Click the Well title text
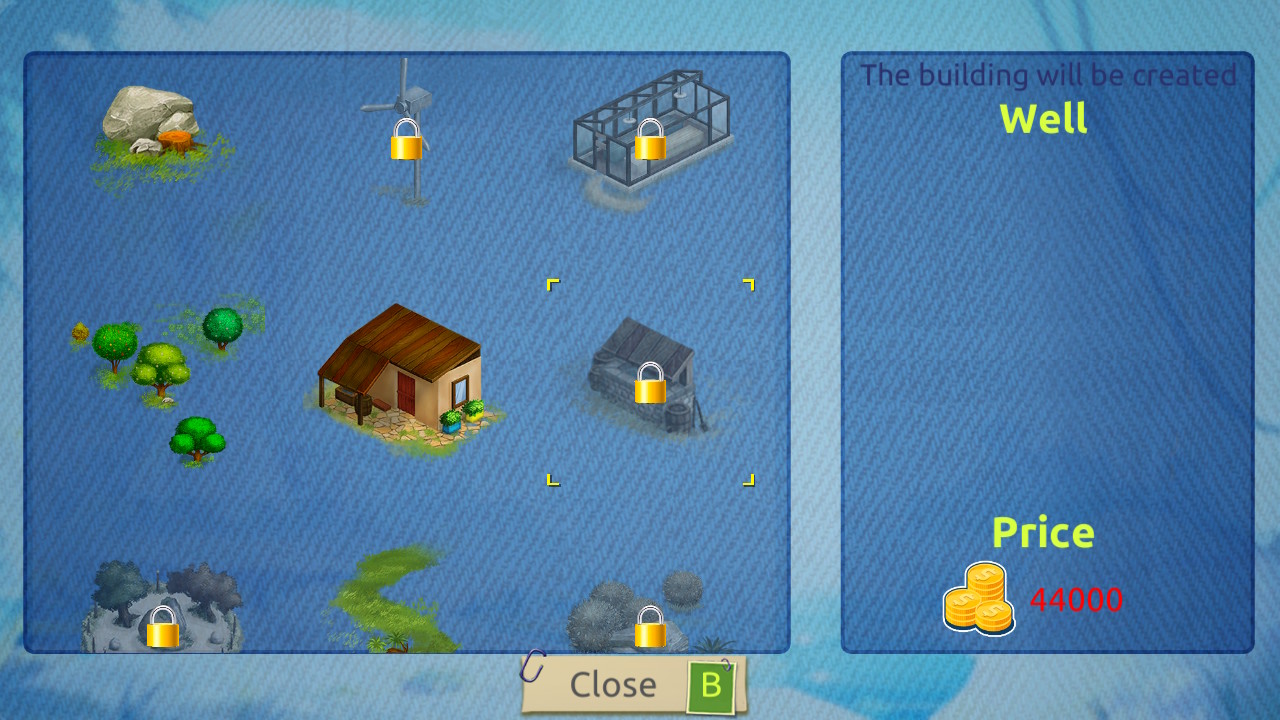This screenshot has height=720, width=1280. point(1044,119)
